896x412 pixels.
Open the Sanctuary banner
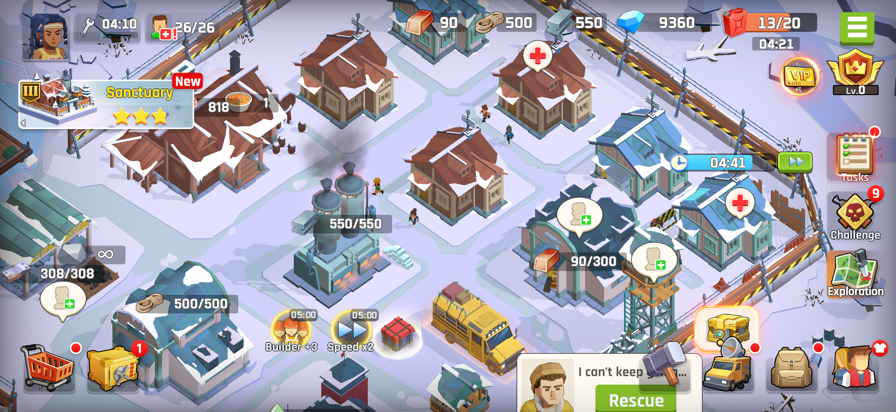click(x=106, y=103)
